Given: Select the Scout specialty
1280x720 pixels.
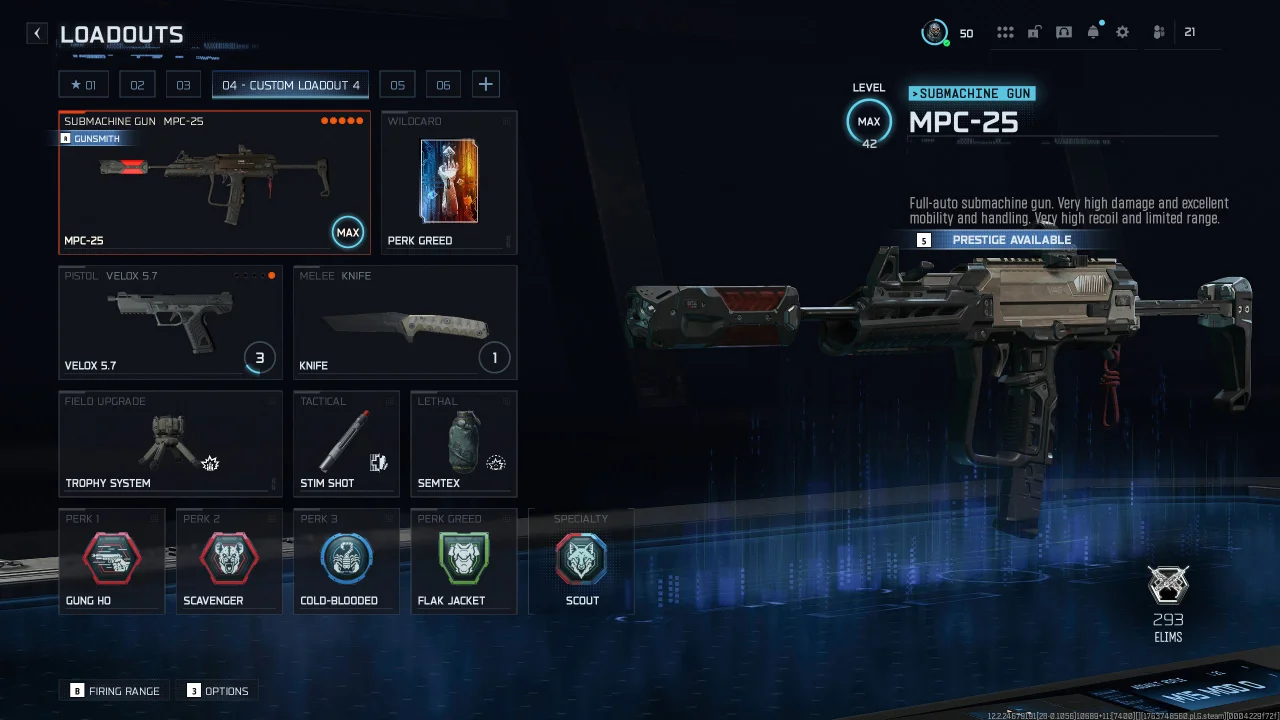Looking at the screenshot, I should pyautogui.click(x=581, y=560).
